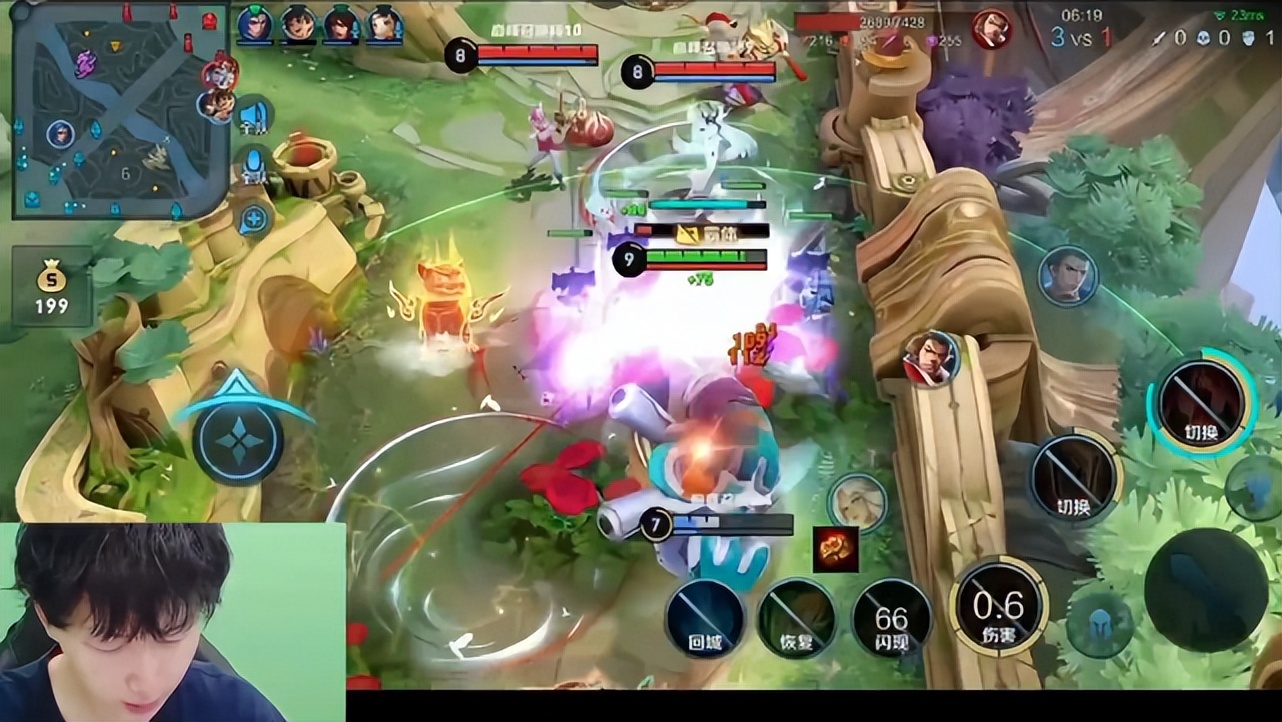Image resolution: width=1282 pixels, height=722 pixels.
Task: Tap the attack-minion button above basic attack
Action: (1254, 487)
